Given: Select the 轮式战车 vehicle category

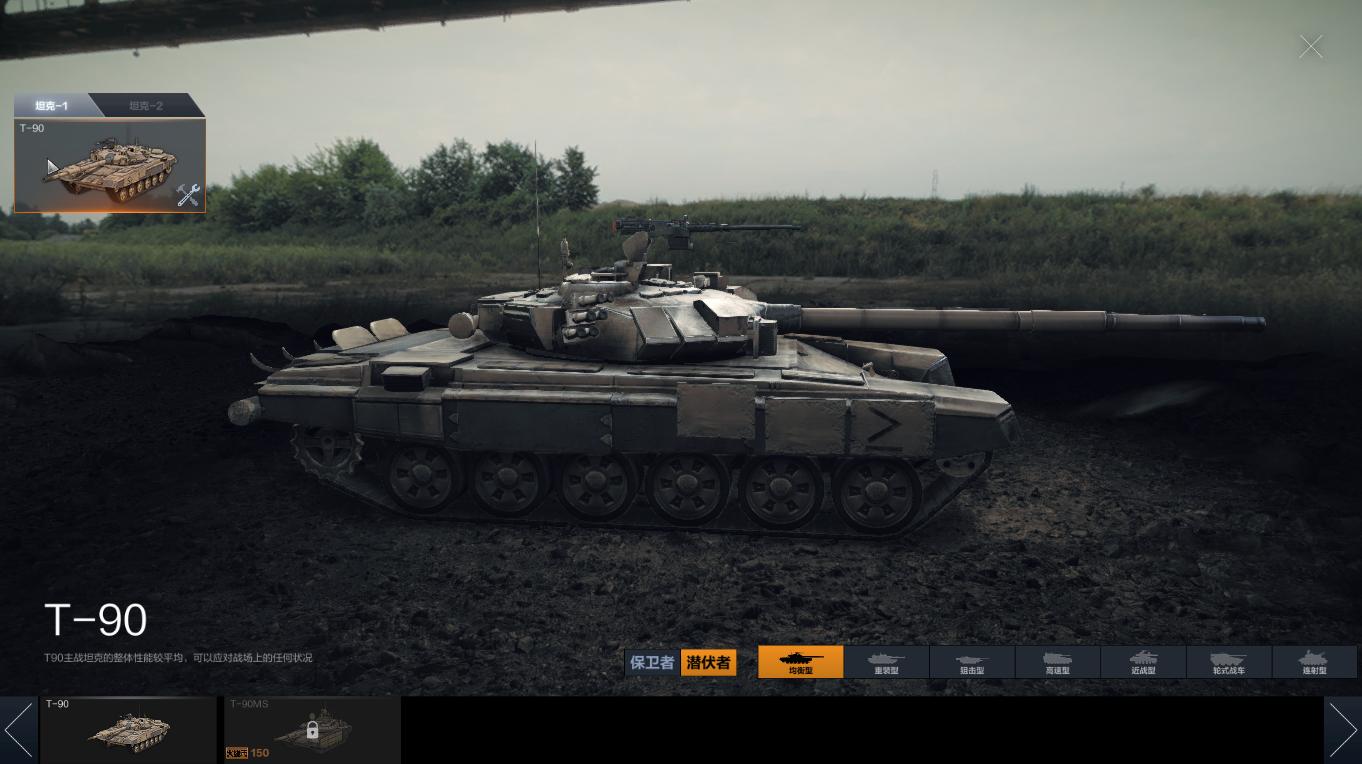Looking at the screenshot, I should click(x=1229, y=662).
